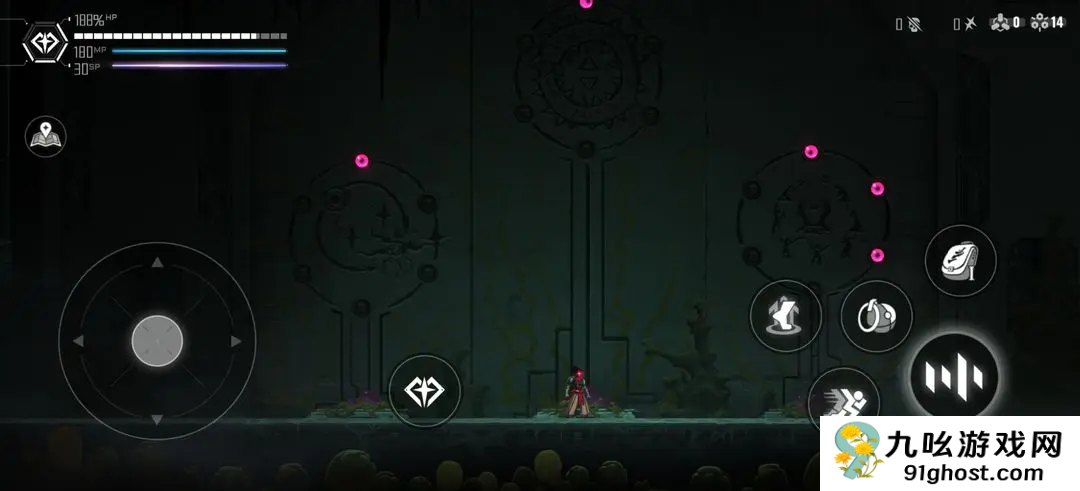The image size is (1080, 491).
Task: Tap the virtual joystick center knob
Action: (x=157, y=341)
